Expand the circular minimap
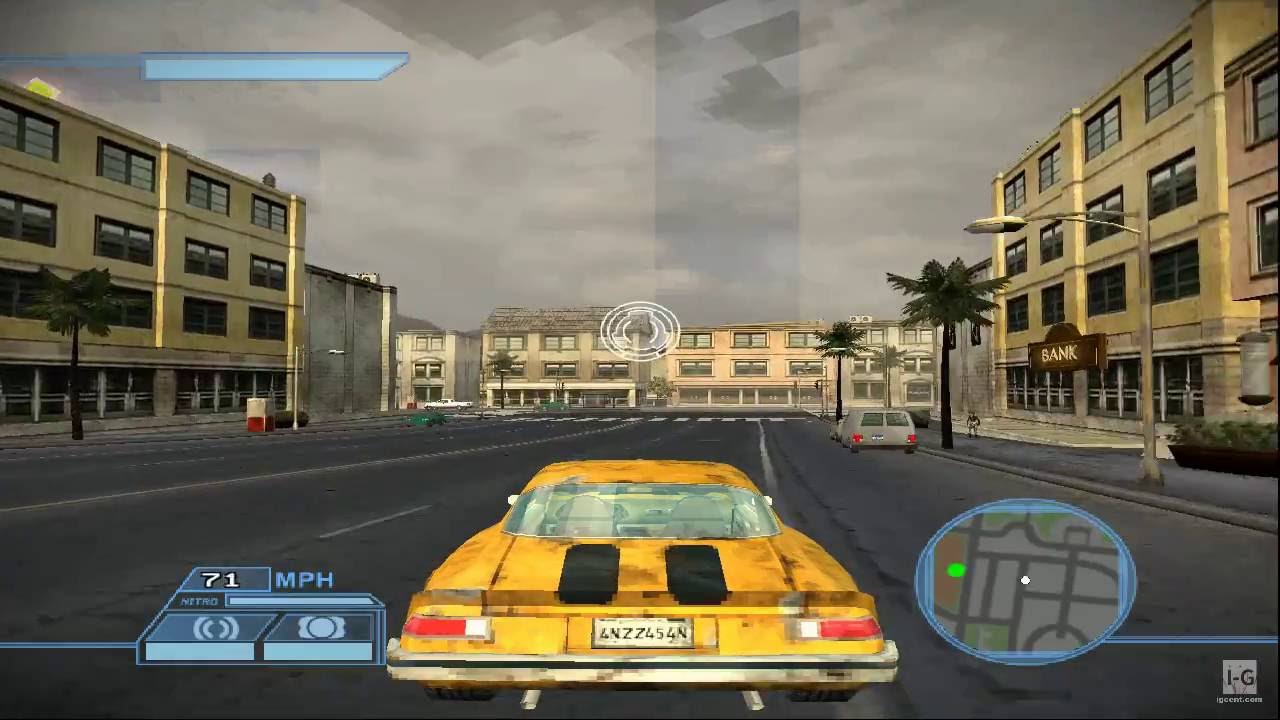This screenshot has height=720, width=1280. click(x=1025, y=580)
